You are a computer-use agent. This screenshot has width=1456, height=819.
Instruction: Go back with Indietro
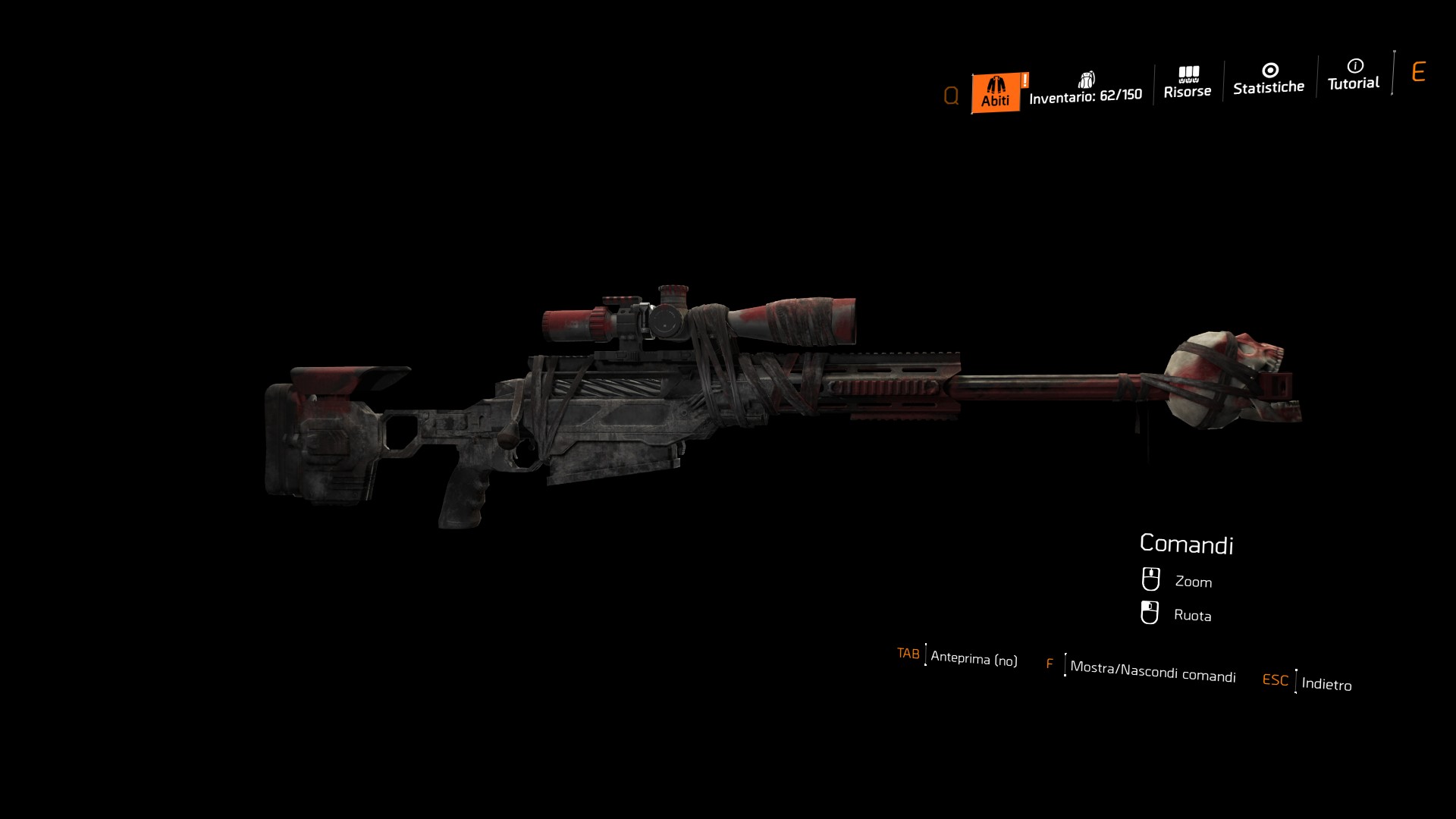(x=1326, y=683)
